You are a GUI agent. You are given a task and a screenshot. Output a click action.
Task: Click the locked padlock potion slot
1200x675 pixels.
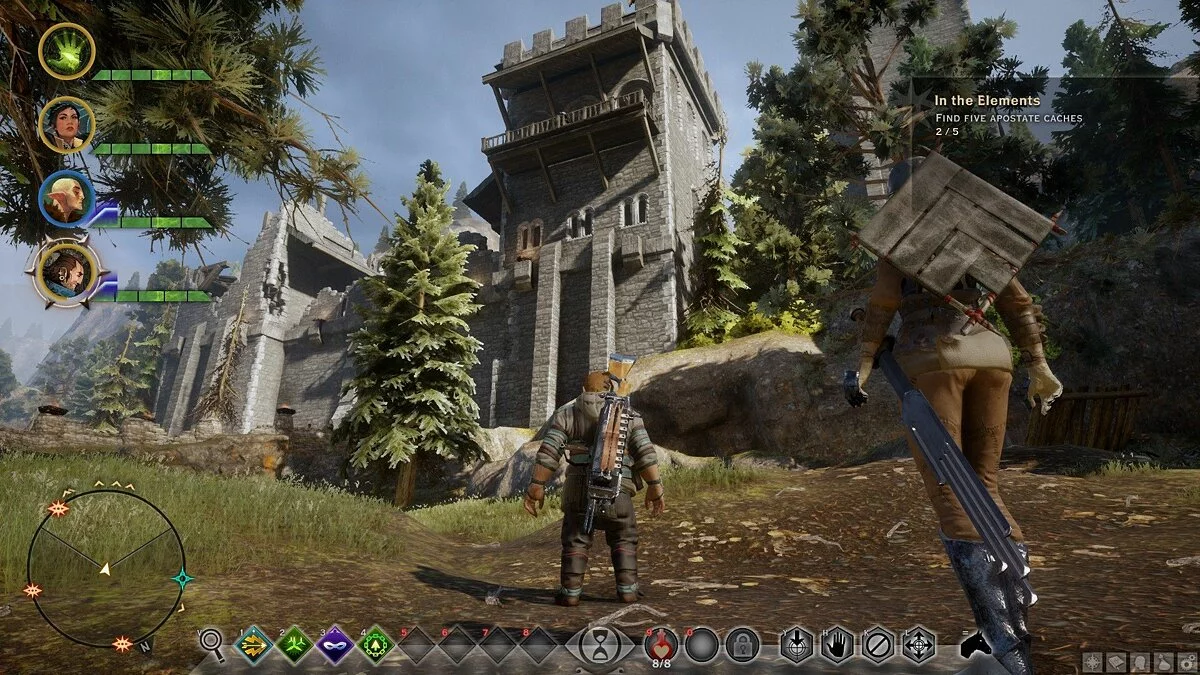(742, 645)
